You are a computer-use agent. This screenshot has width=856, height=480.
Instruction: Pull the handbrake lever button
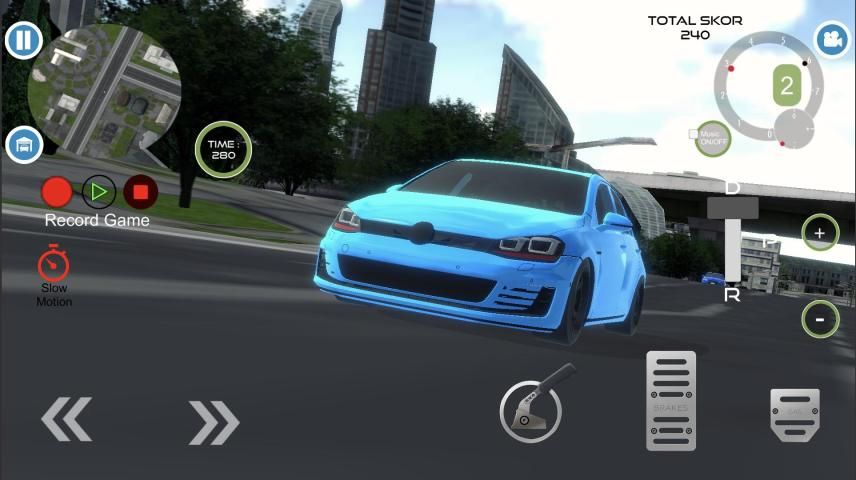[x=539, y=404]
